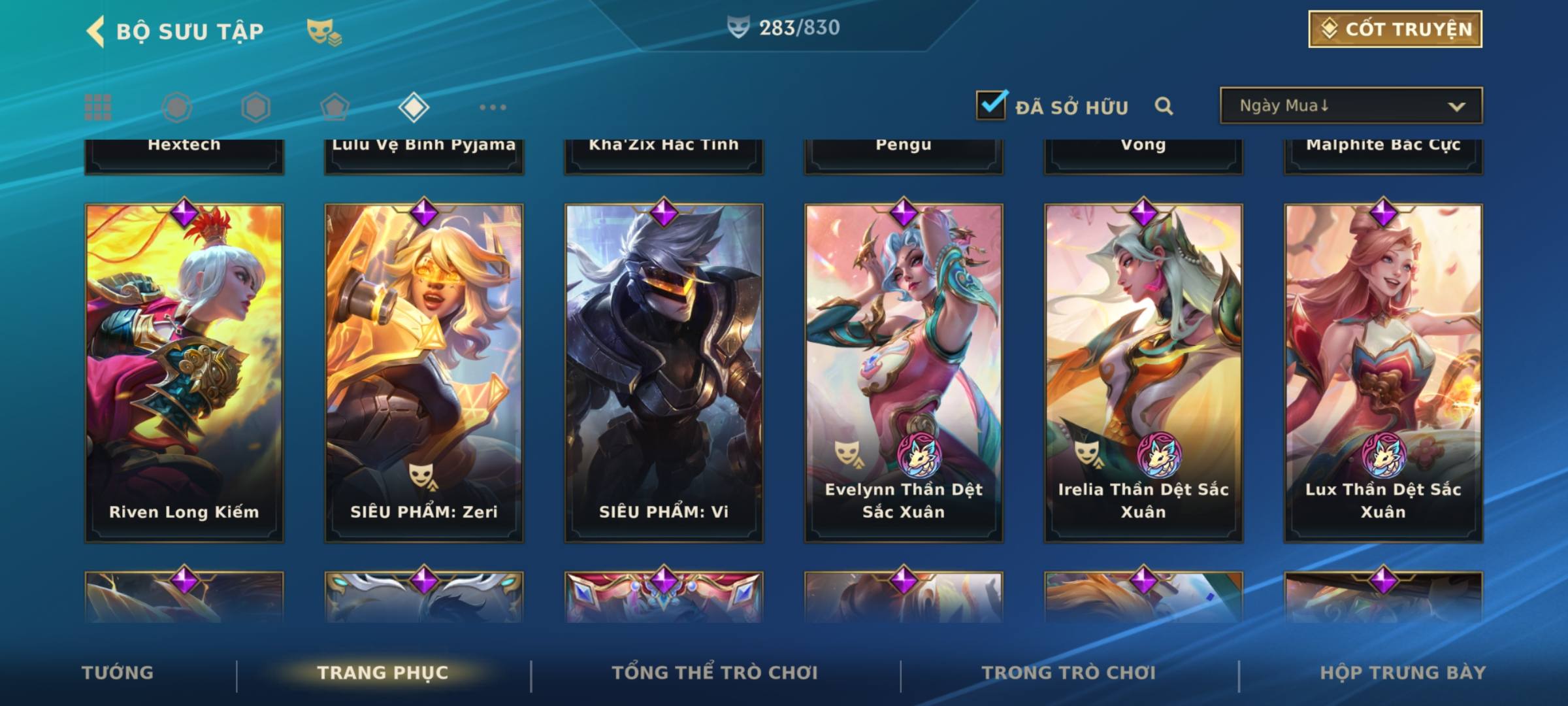
Task: Open the Cốt Truyện button
Action: point(1394,29)
